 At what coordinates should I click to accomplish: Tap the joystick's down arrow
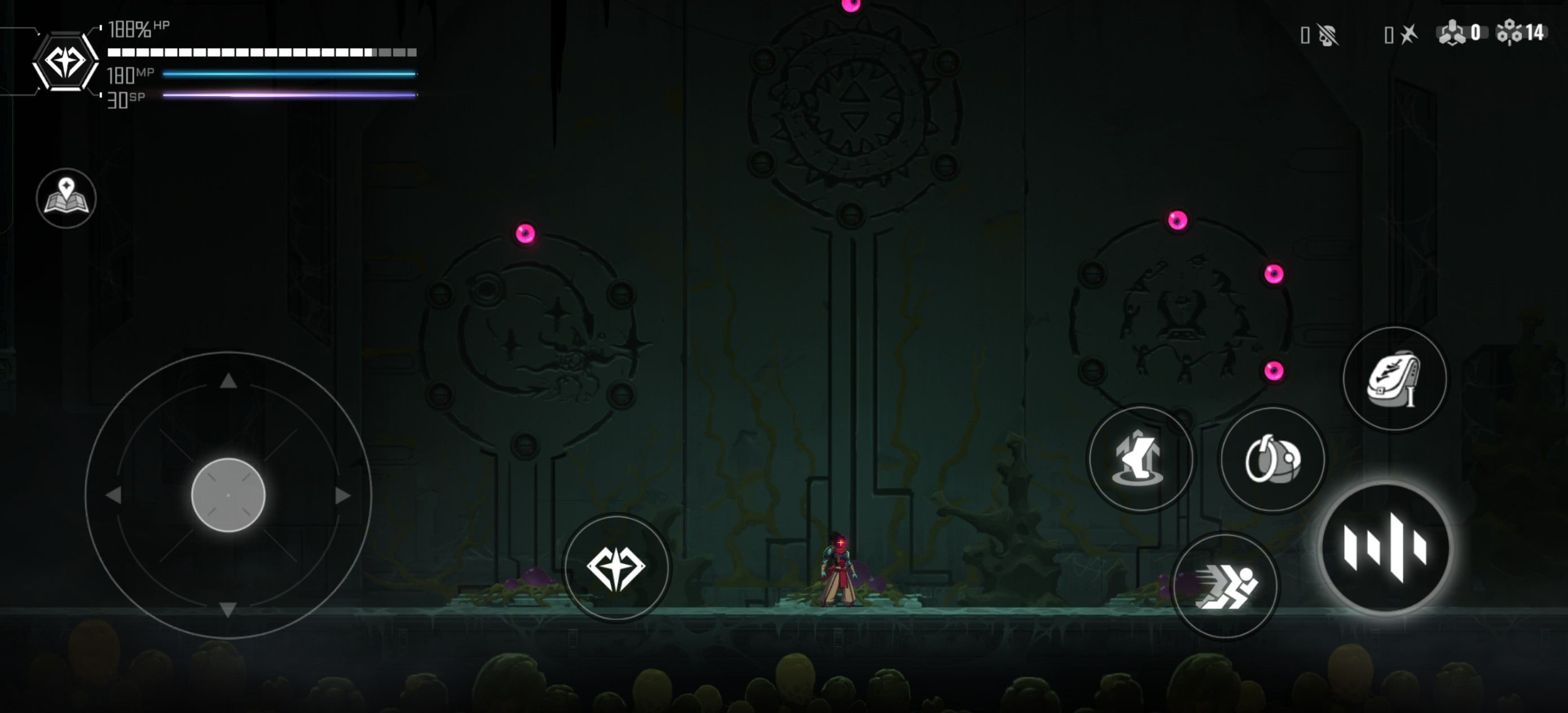point(228,609)
